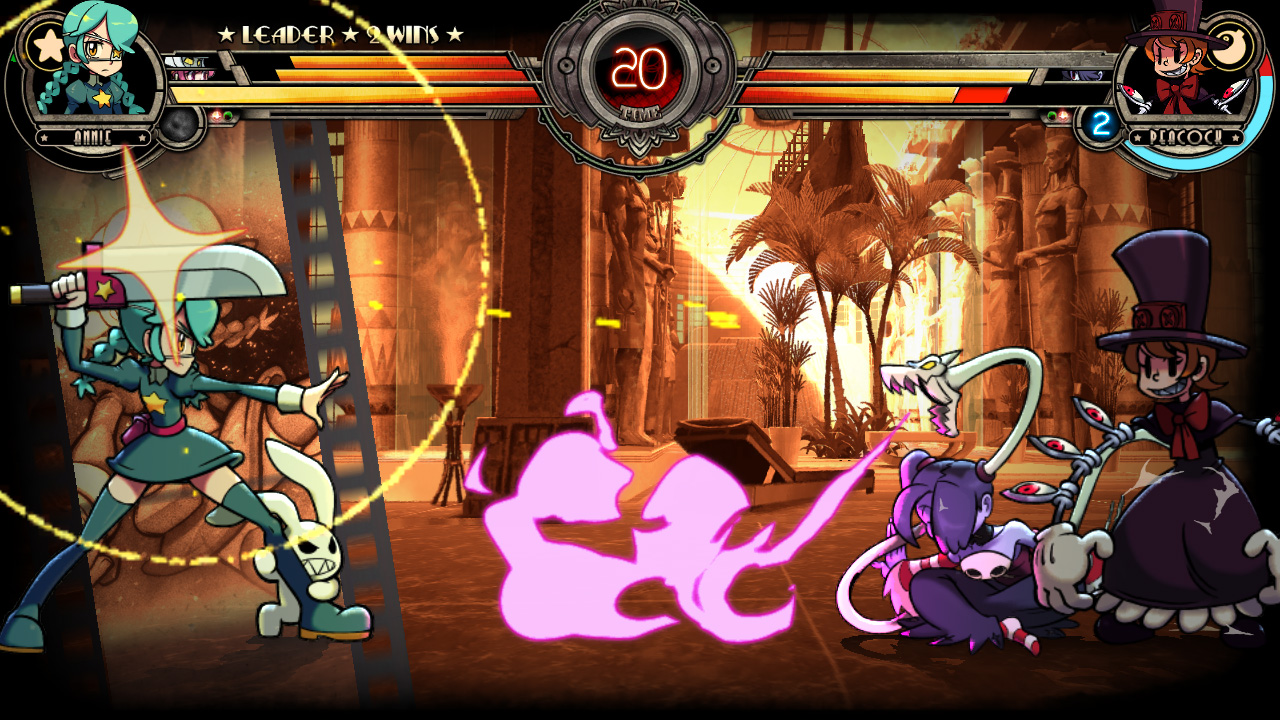This screenshot has width=1280, height=720.
Task: Click the small pink assist portrait under Beowulf's icon
Action: pyautogui.click(x=188, y=76)
